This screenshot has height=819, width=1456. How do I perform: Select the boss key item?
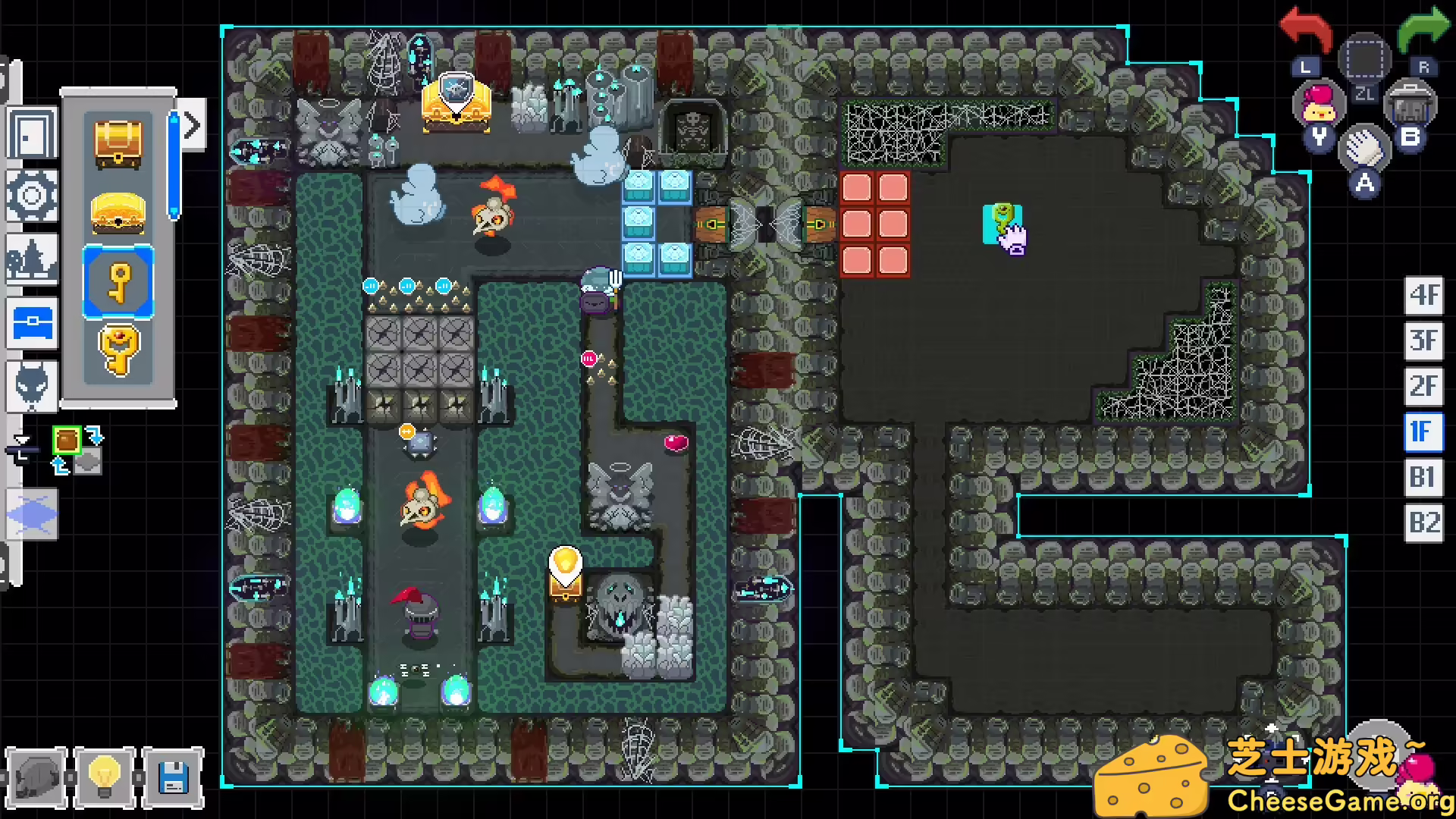(118, 349)
